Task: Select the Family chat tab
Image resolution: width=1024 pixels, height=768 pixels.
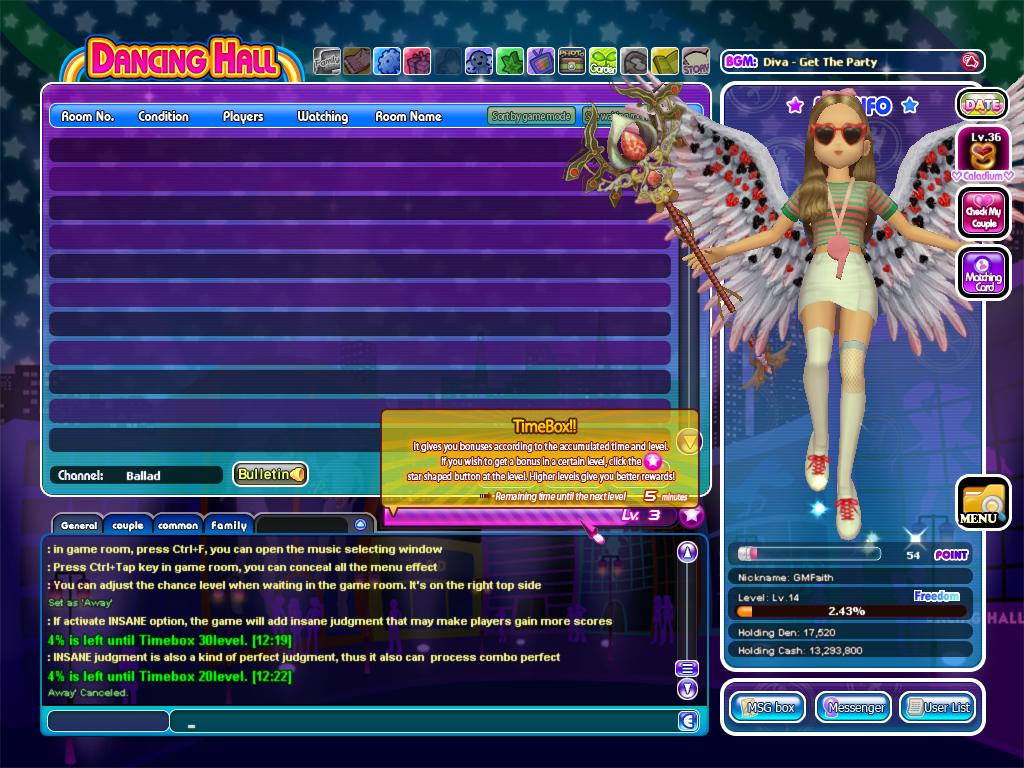Action: [229, 525]
